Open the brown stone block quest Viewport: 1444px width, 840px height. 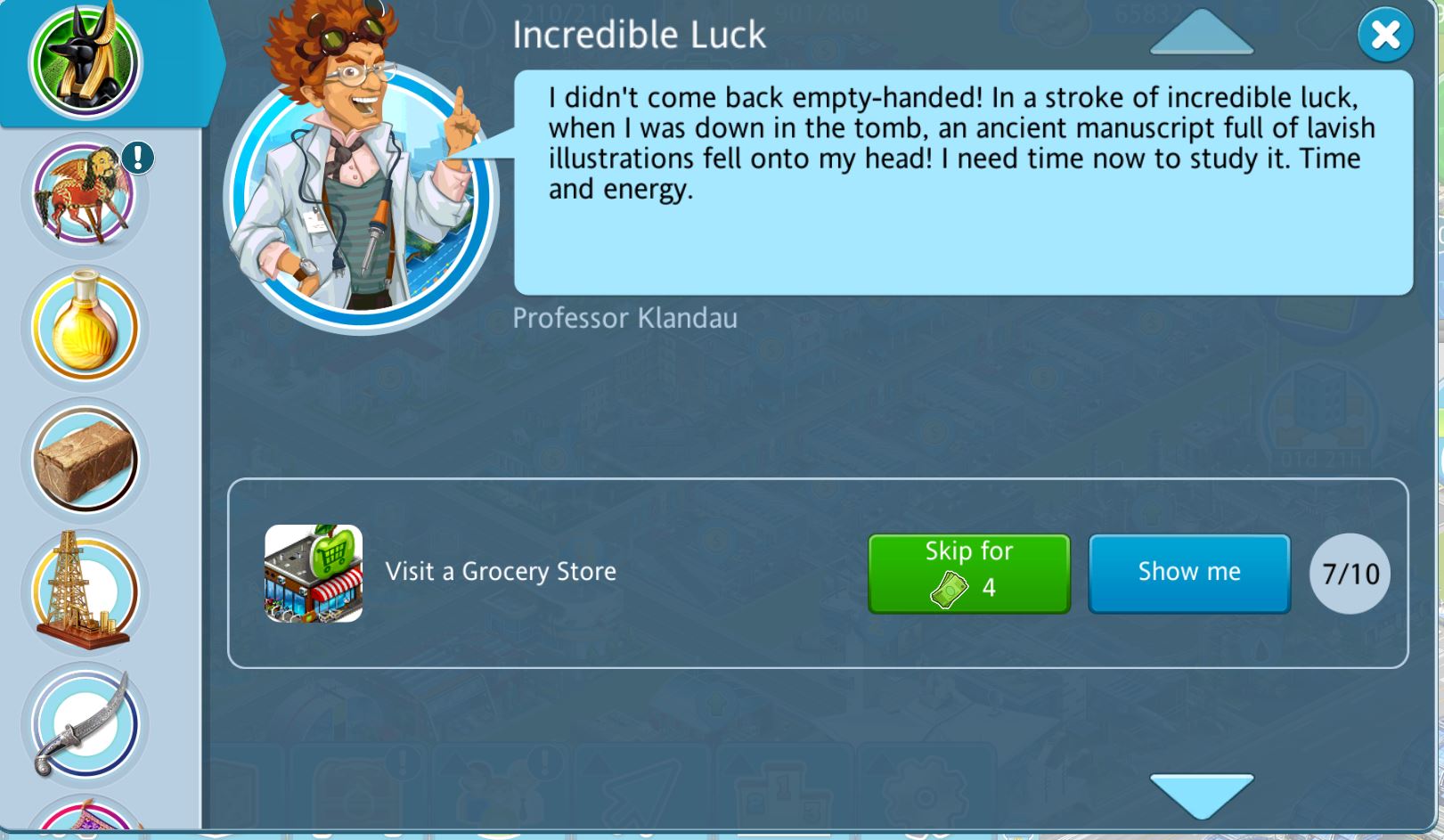[x=86, y=460]
